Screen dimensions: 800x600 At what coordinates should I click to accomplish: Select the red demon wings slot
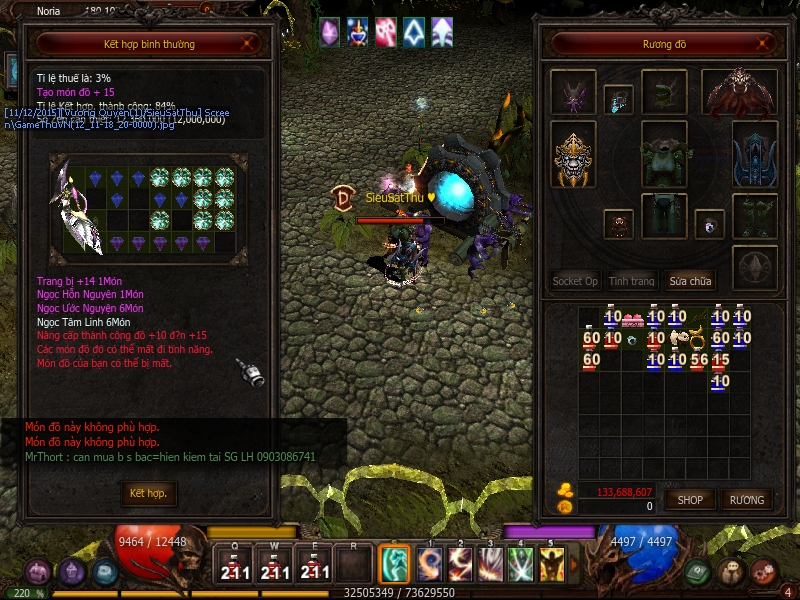tap(740, 93)
